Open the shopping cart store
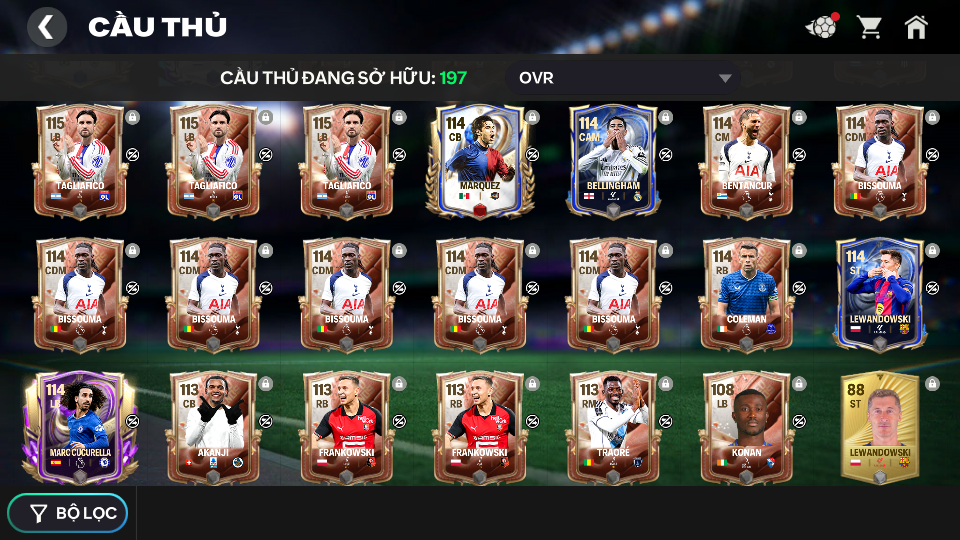Viewport: 960px width, 540px height. [869, 27]
